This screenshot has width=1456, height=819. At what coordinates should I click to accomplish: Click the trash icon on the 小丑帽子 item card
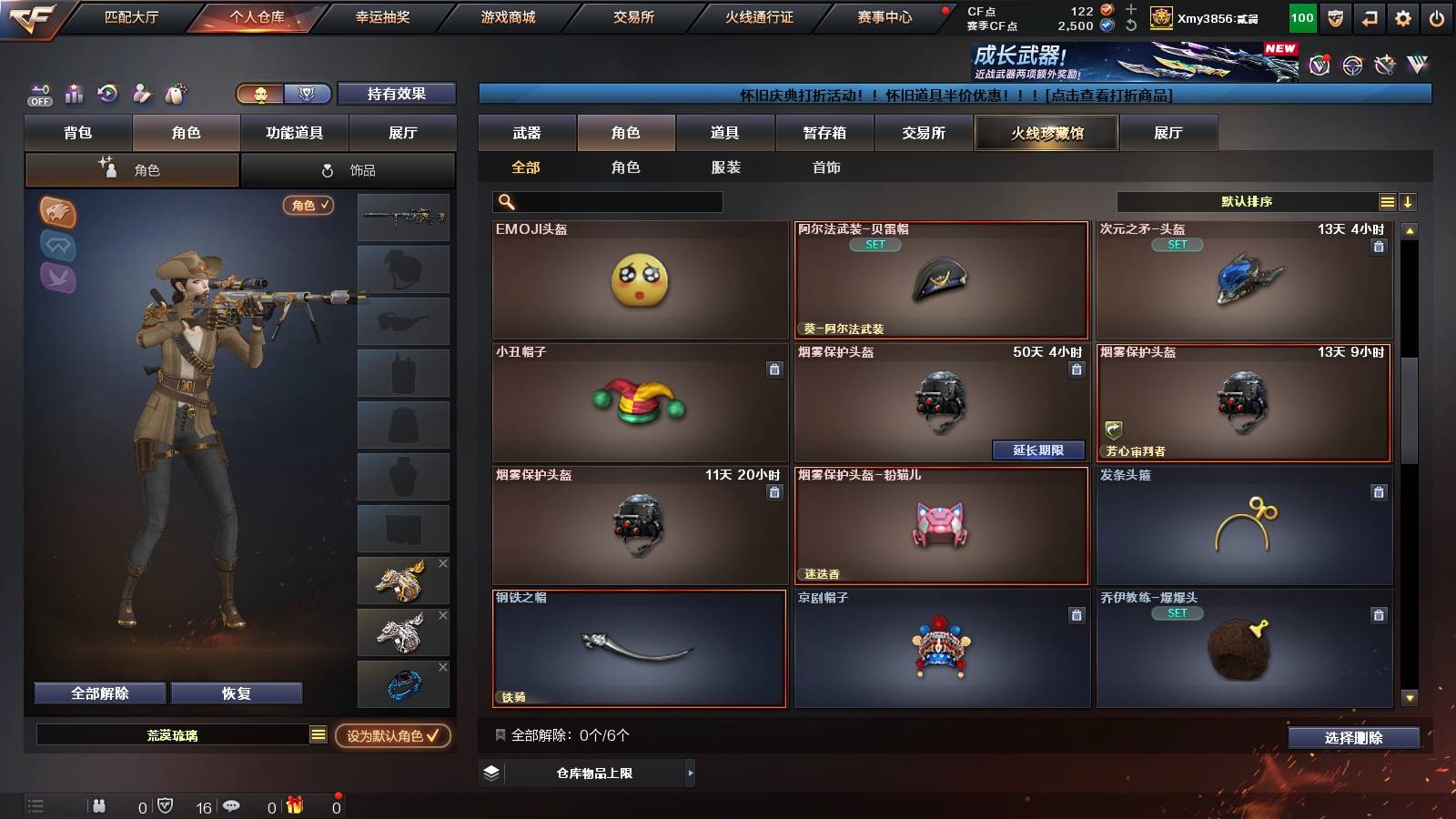tap(774, 370)
